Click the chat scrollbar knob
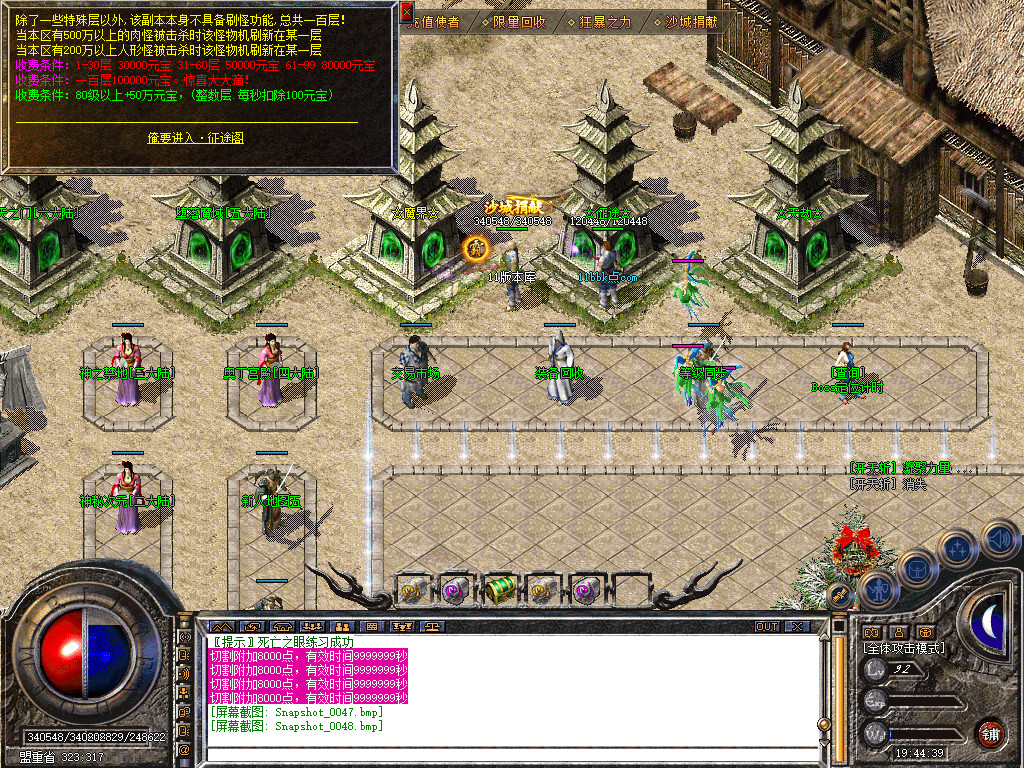This screenshot has width=1024, height=768. click(824, 724)
